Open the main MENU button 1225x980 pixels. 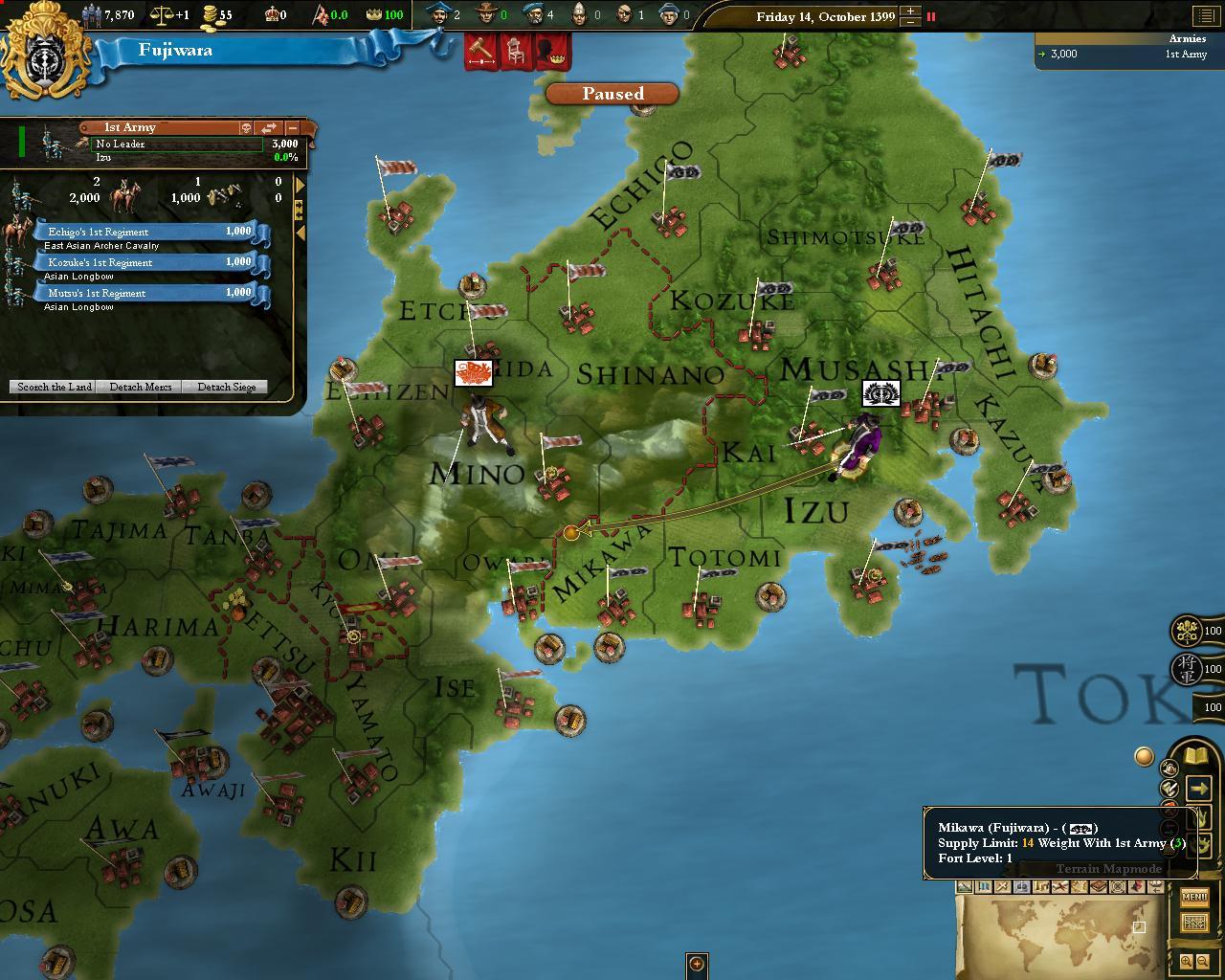(x=1194, y=898)
